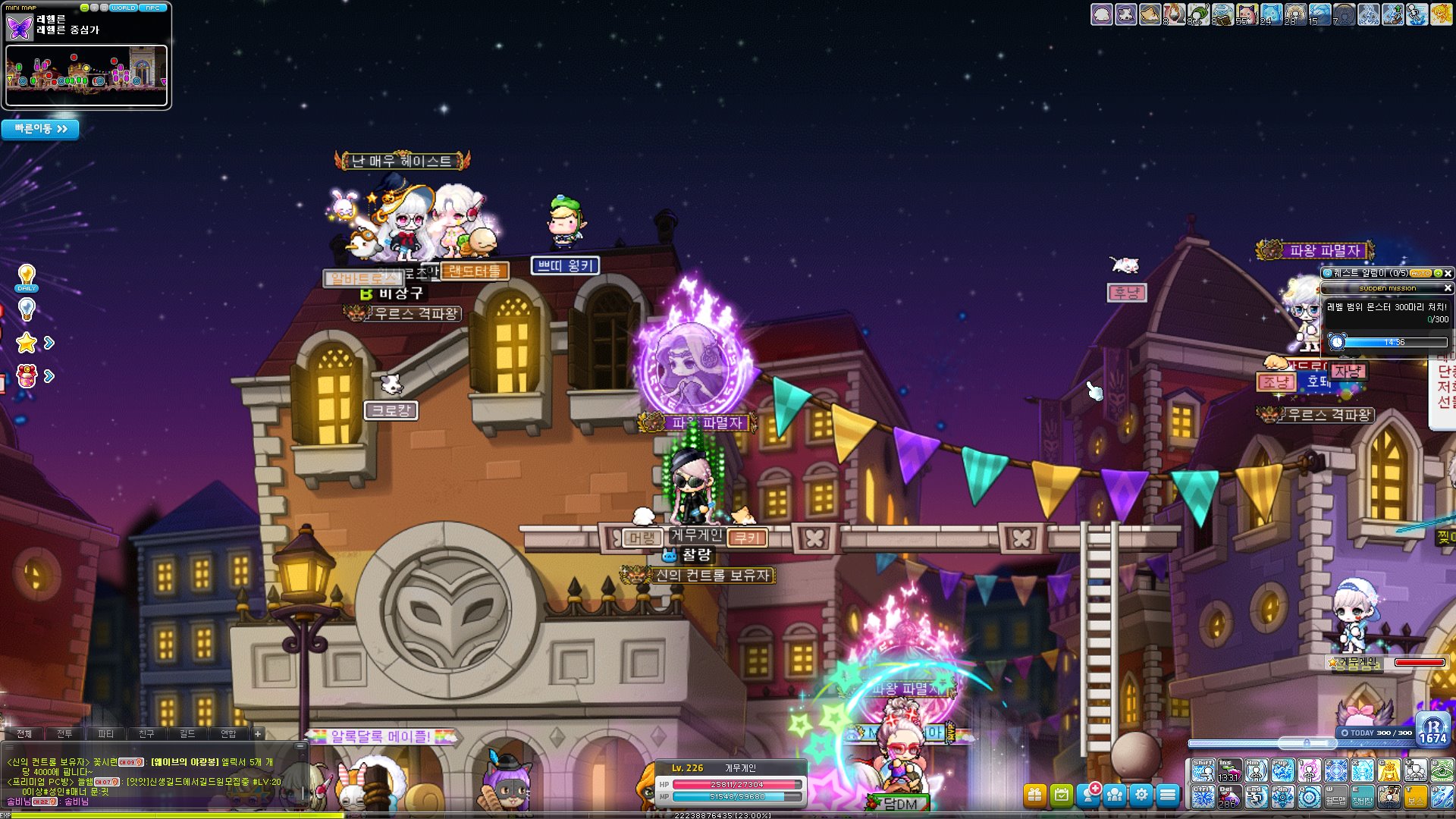Open the 빠른이동 quick travel button
Viewport: 1456px width, 819px height.
pyautogui.click(x=40, y=129)
